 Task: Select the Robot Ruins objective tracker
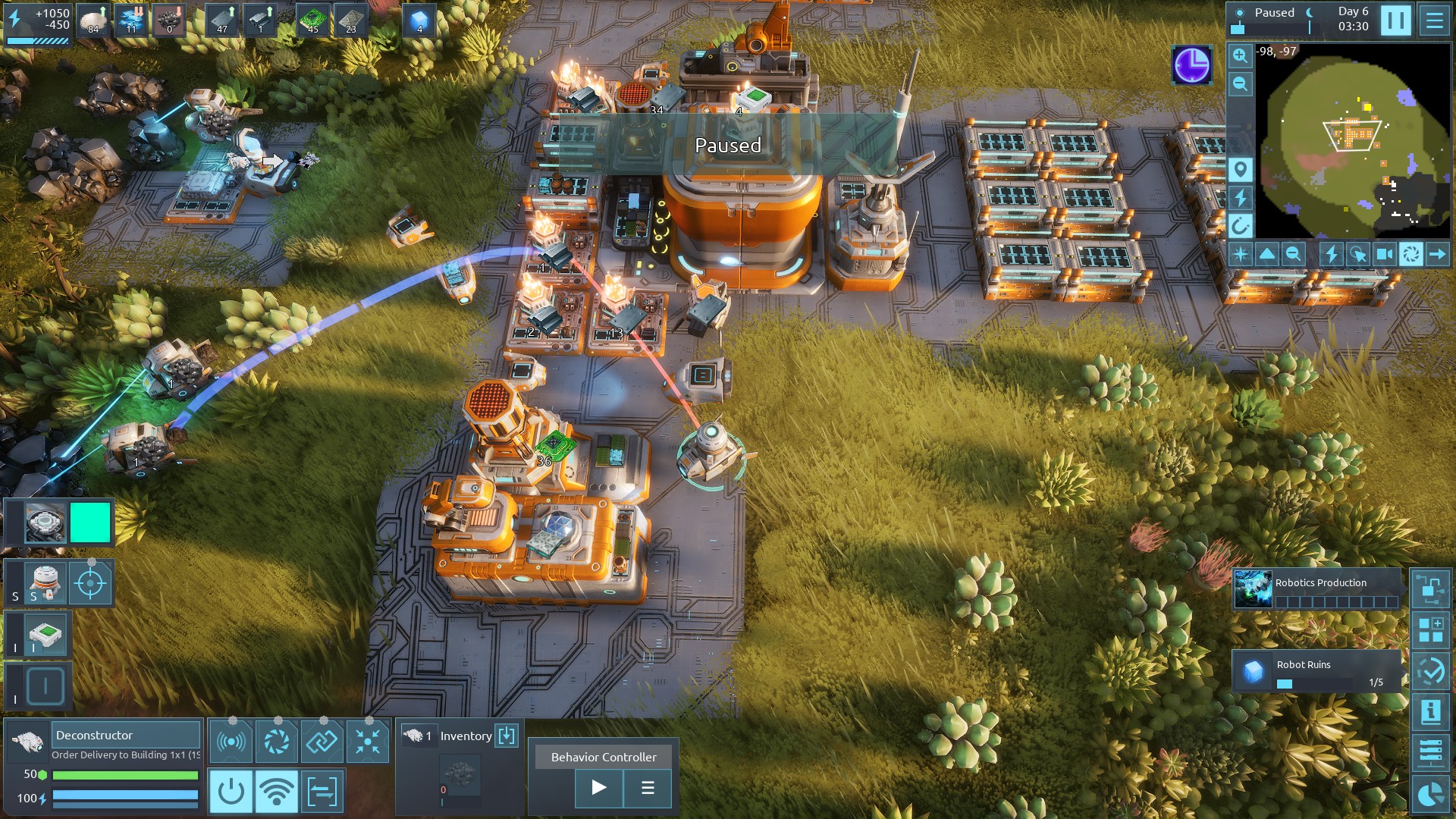(x=1317, y=671)
